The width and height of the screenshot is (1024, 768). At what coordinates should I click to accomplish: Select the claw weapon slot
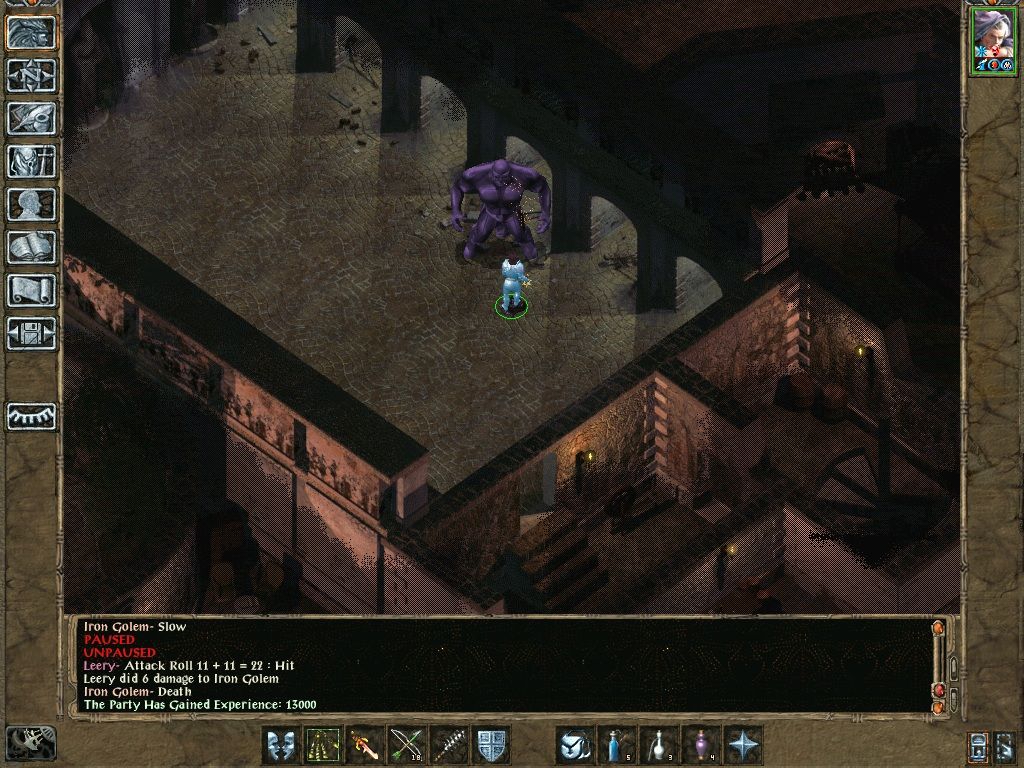tap(322, 745)
